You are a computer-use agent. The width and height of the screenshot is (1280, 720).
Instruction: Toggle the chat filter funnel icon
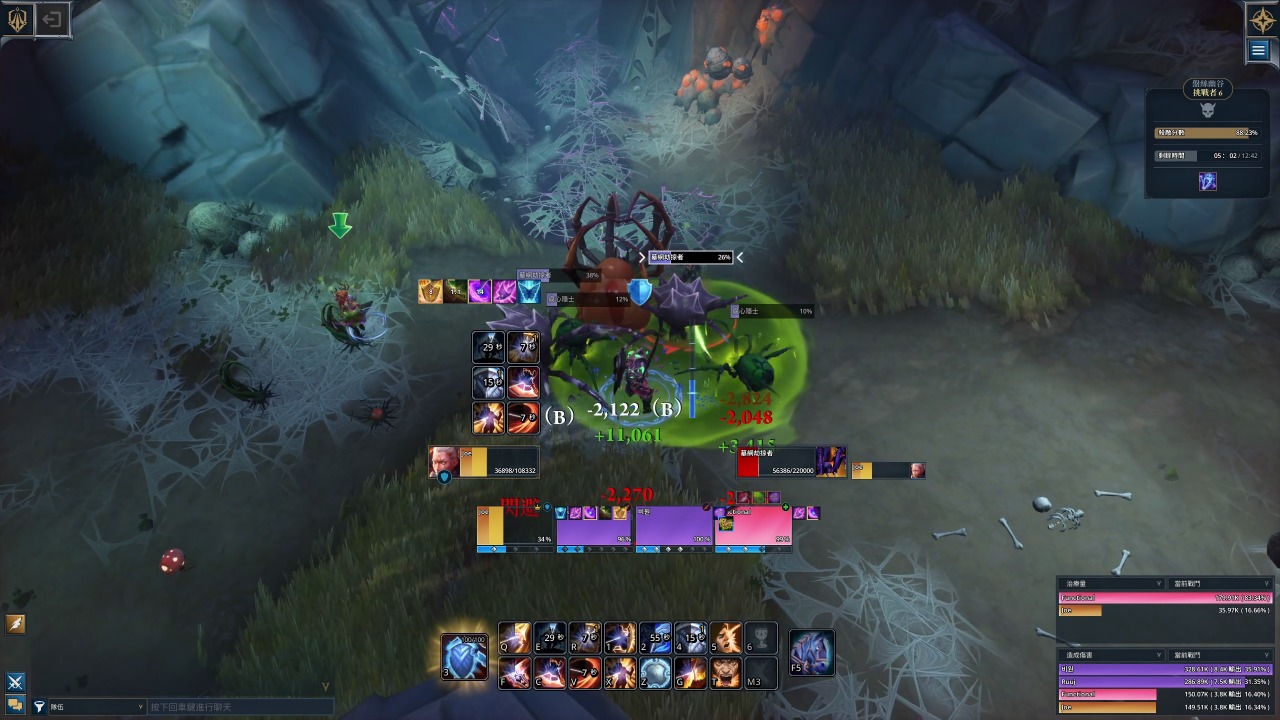pyautogui.click(x=39, y=707)
